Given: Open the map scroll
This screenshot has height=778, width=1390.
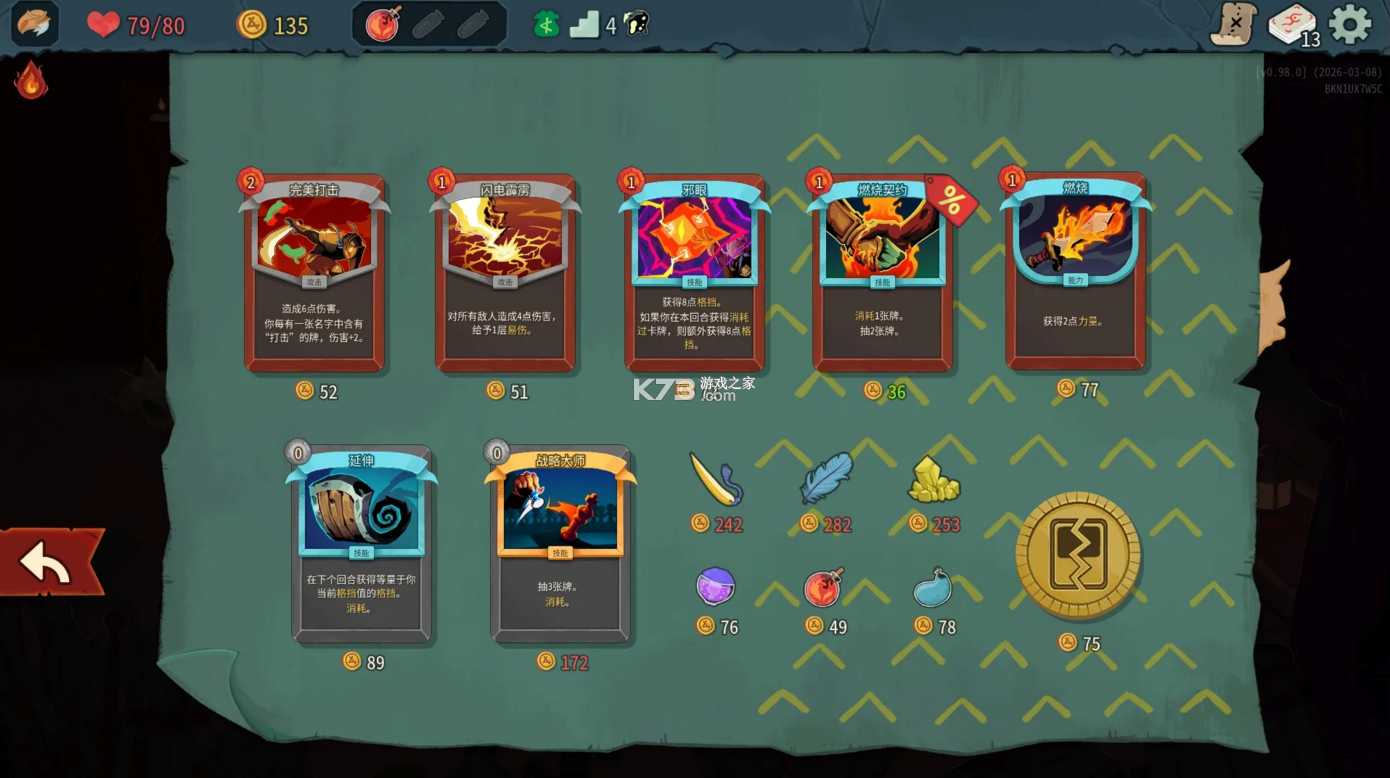Looking at the screenshot, I should pyautogui.click(x=1234, y=24).
